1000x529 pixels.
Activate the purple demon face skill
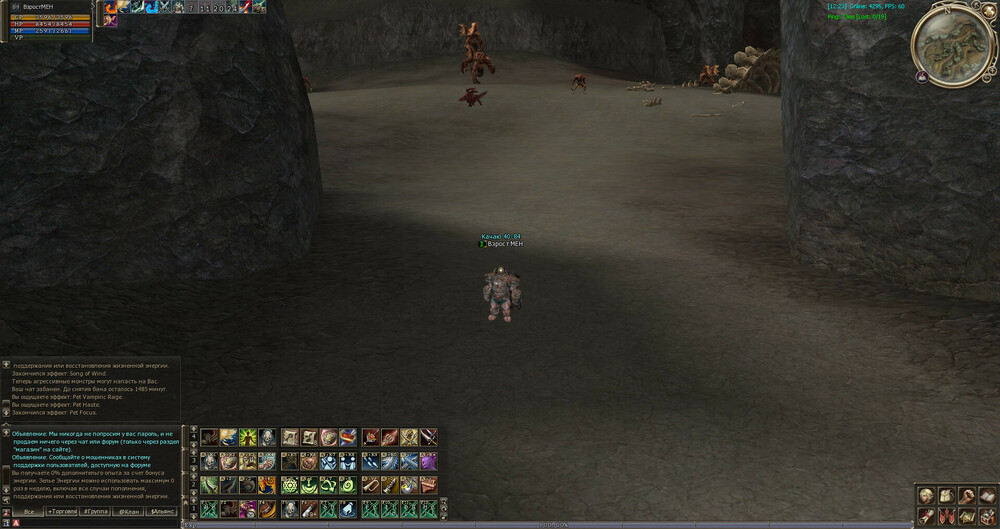tap(428, 461)
